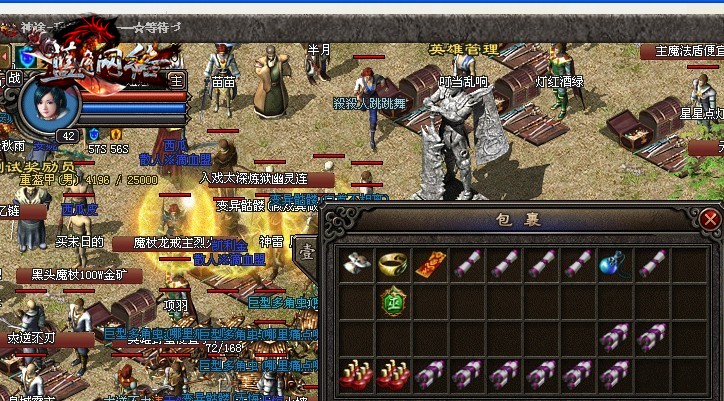724x401 pixels.
Task: Select the silver ingot item in the bag
Action: (355, 264)
